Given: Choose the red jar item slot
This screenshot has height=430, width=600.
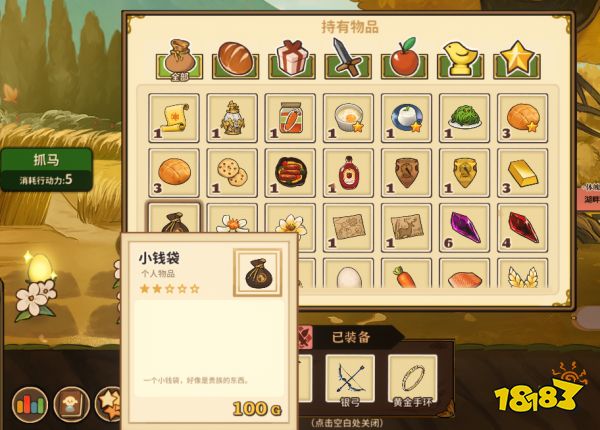Looking at the screenshot, I should point(290,119).
